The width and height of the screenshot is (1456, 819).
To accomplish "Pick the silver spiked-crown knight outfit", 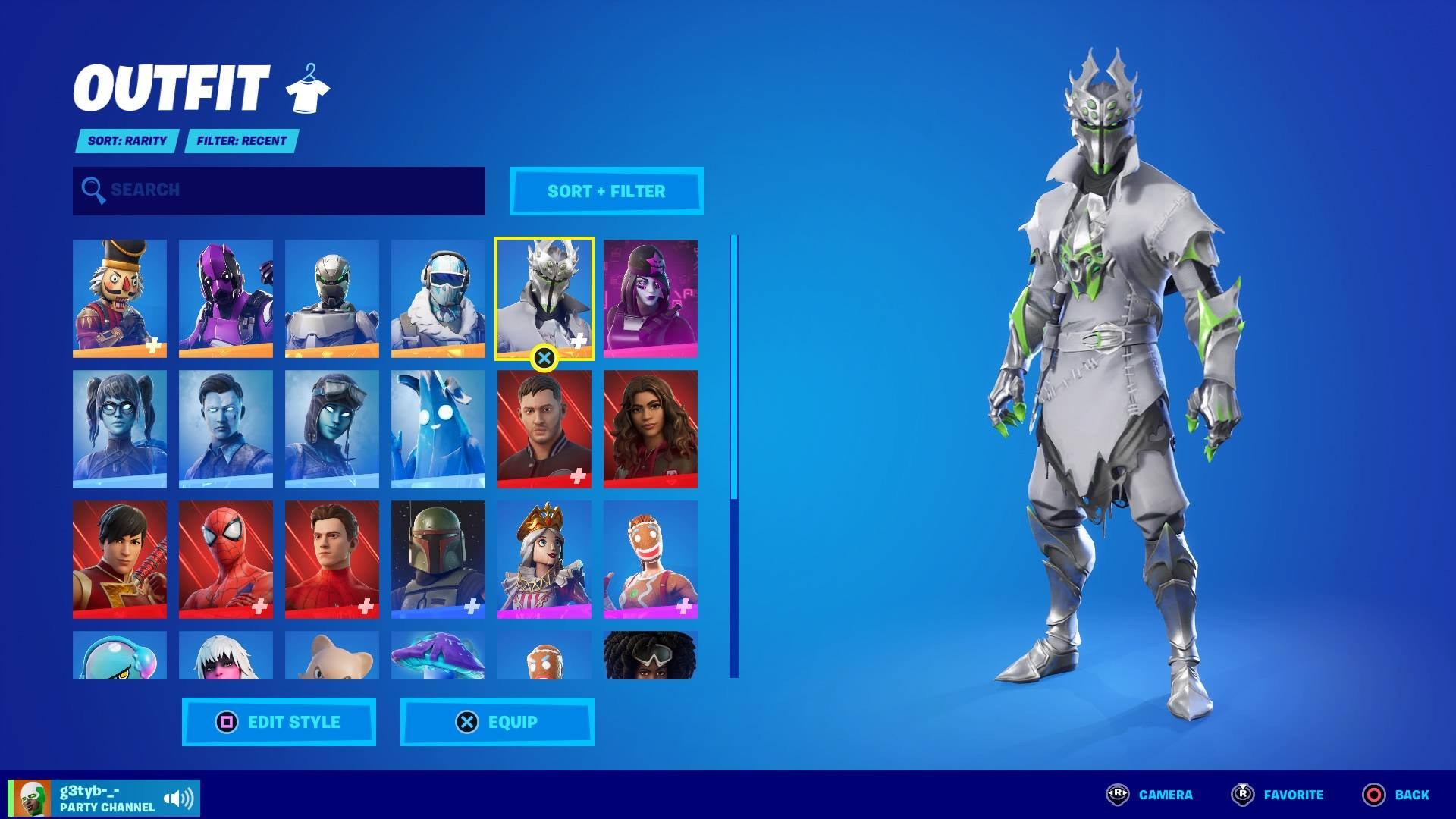I will point(544,298).
